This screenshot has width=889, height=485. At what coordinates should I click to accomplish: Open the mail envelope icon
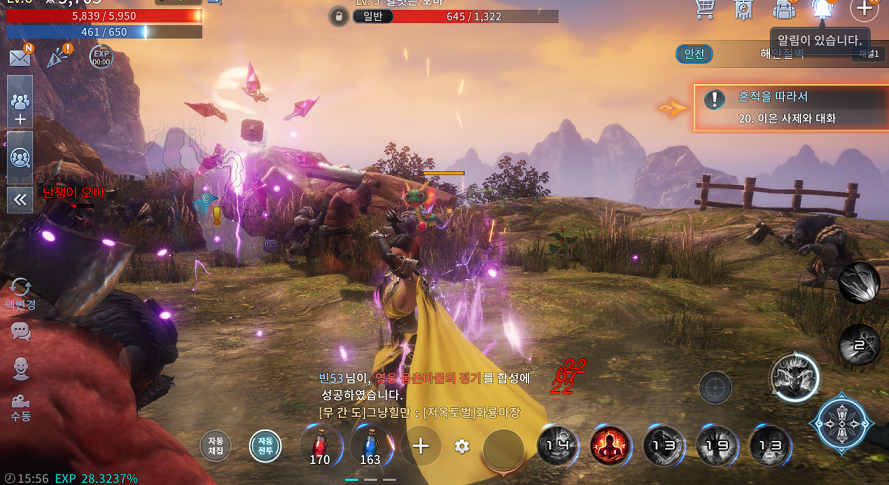(x=19, y=58)
